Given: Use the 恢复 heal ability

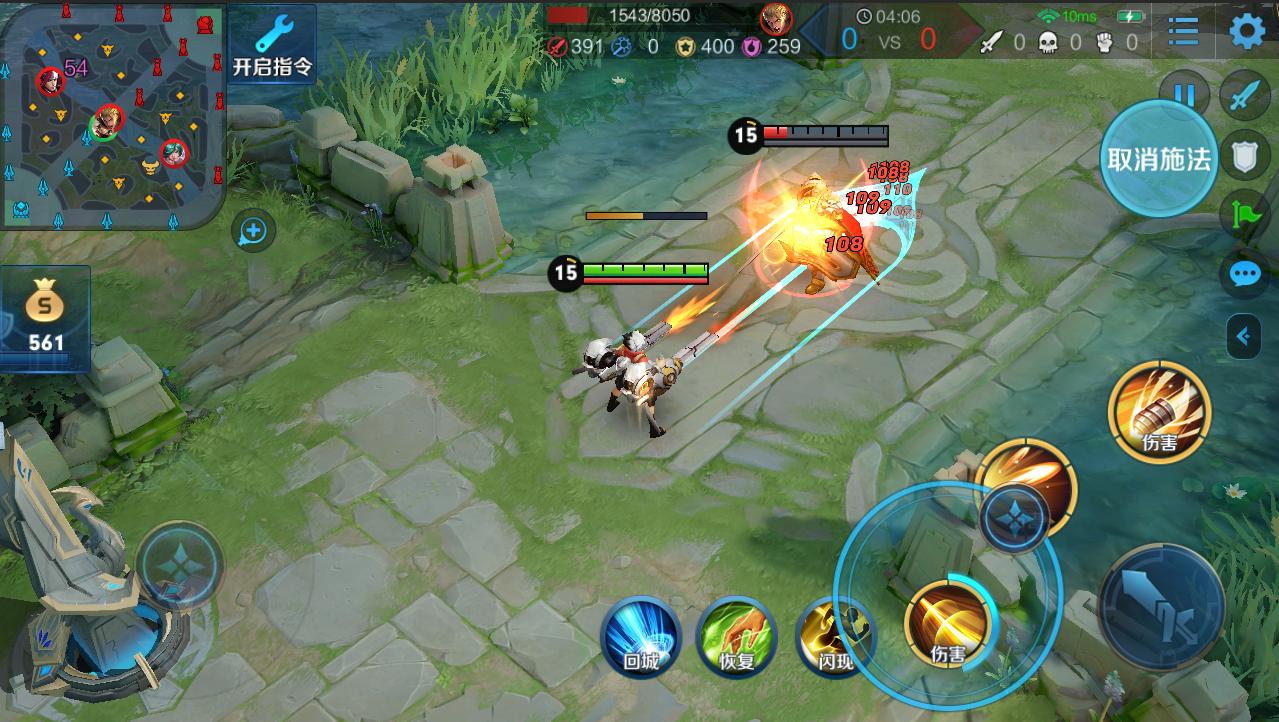Looking at the screenshot, I should coord(736,635).
